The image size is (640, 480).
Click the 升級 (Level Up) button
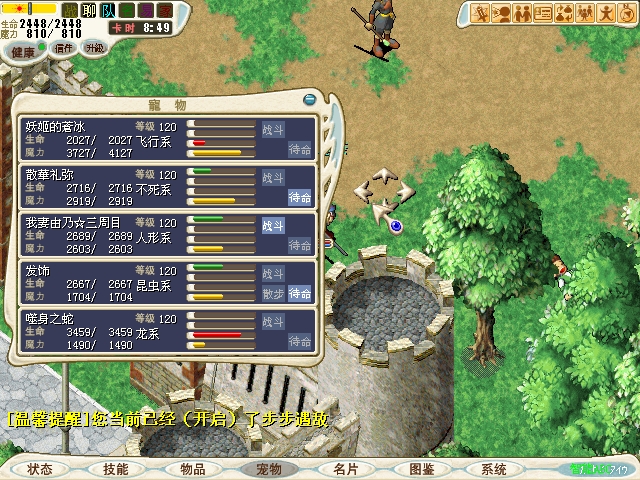pos(95,47)
